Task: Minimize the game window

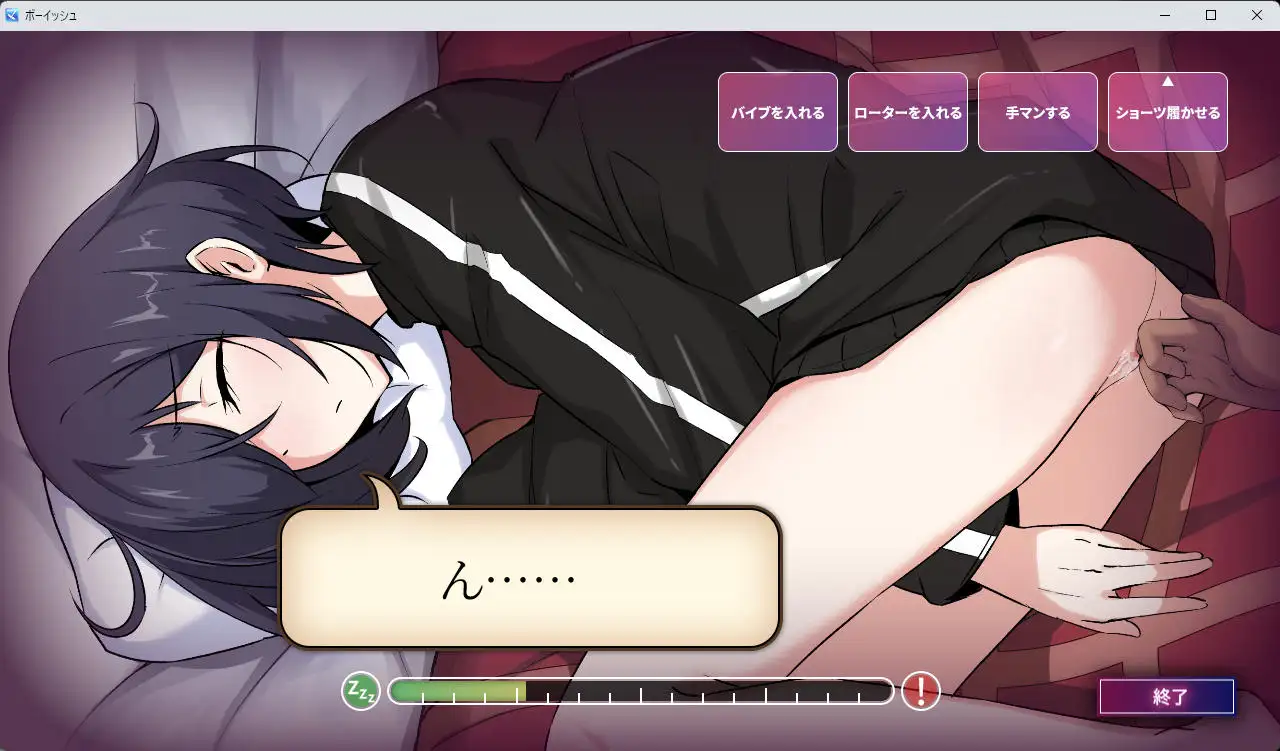Action: pyautogui.click(x=1165, y=15)
